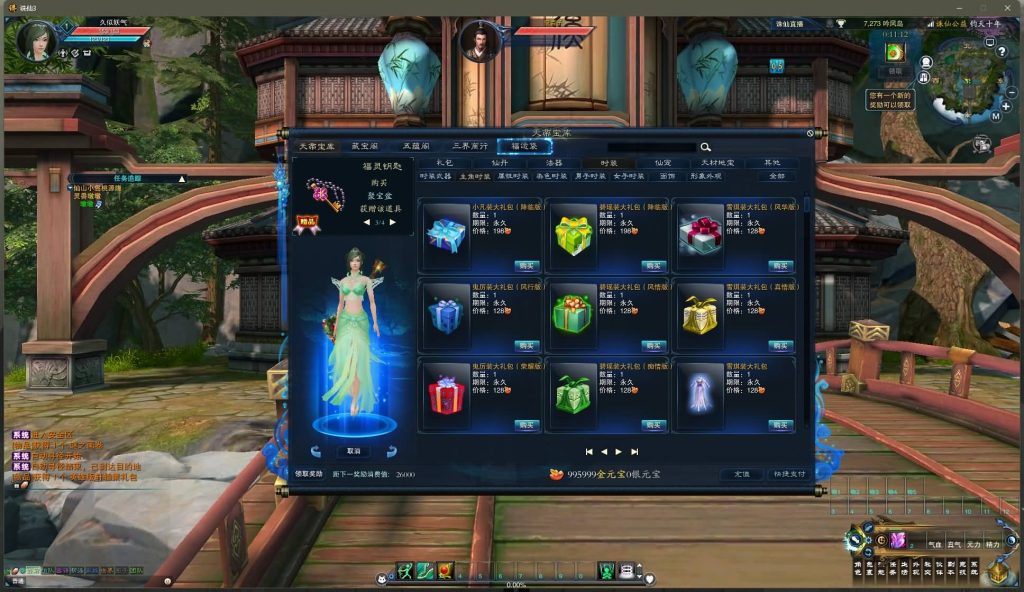Open the 三界商行 tab
This screenshot has width=1024, height=592.
pos(469,146)
